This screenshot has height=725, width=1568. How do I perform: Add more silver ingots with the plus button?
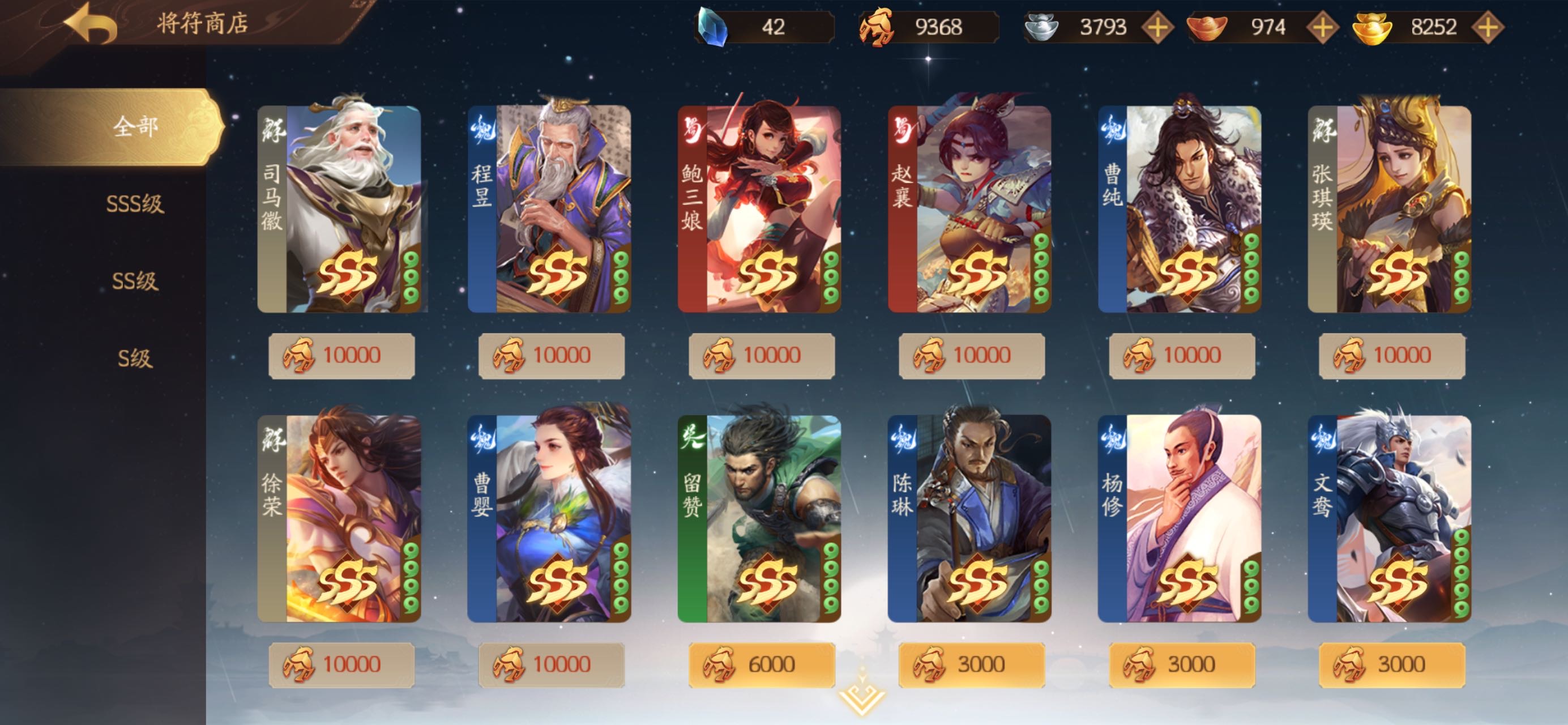pos(1157,27)
